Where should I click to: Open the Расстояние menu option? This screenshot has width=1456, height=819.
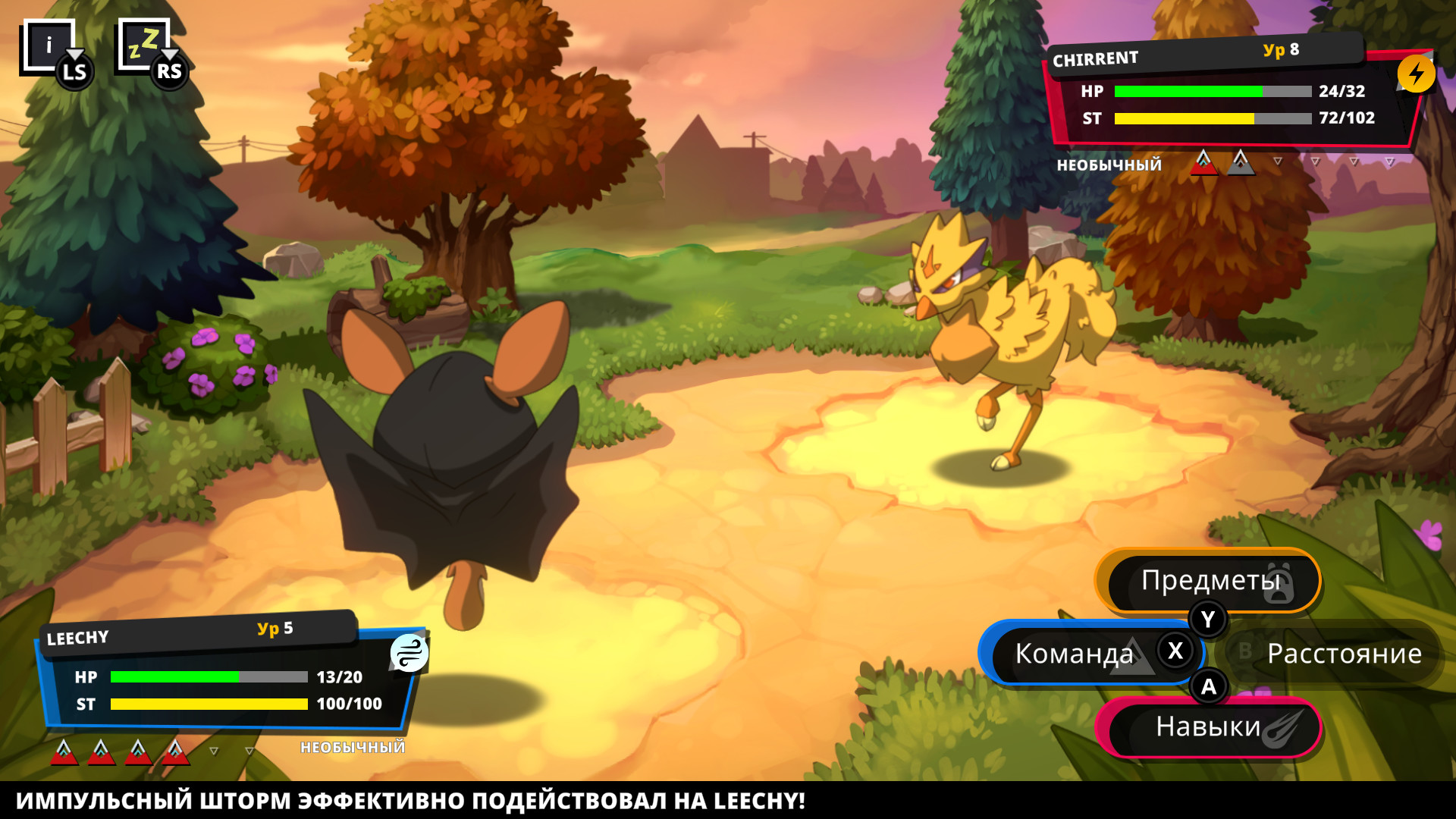coord(1345,653)
